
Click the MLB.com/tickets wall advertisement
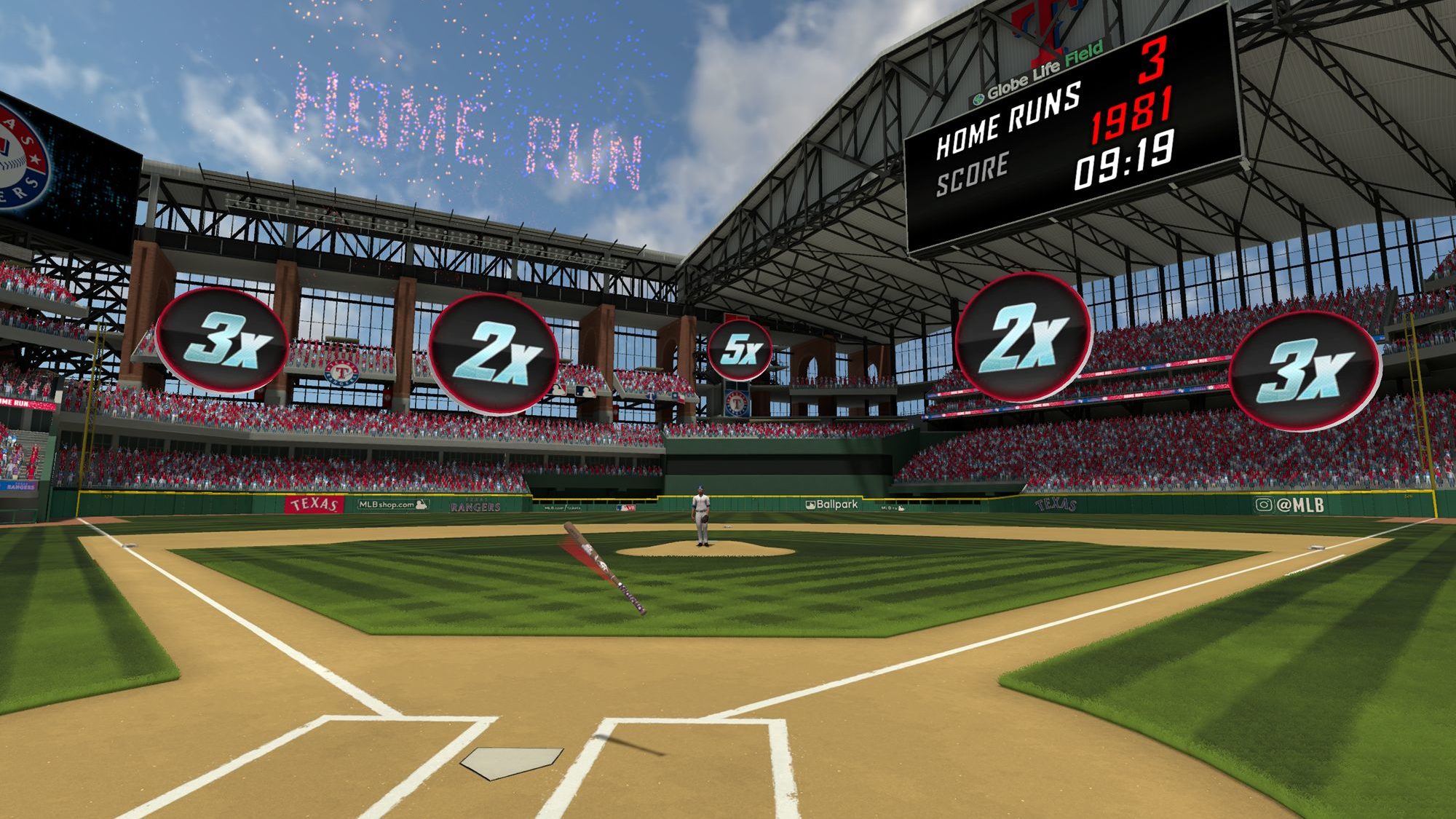coord(562,508)
